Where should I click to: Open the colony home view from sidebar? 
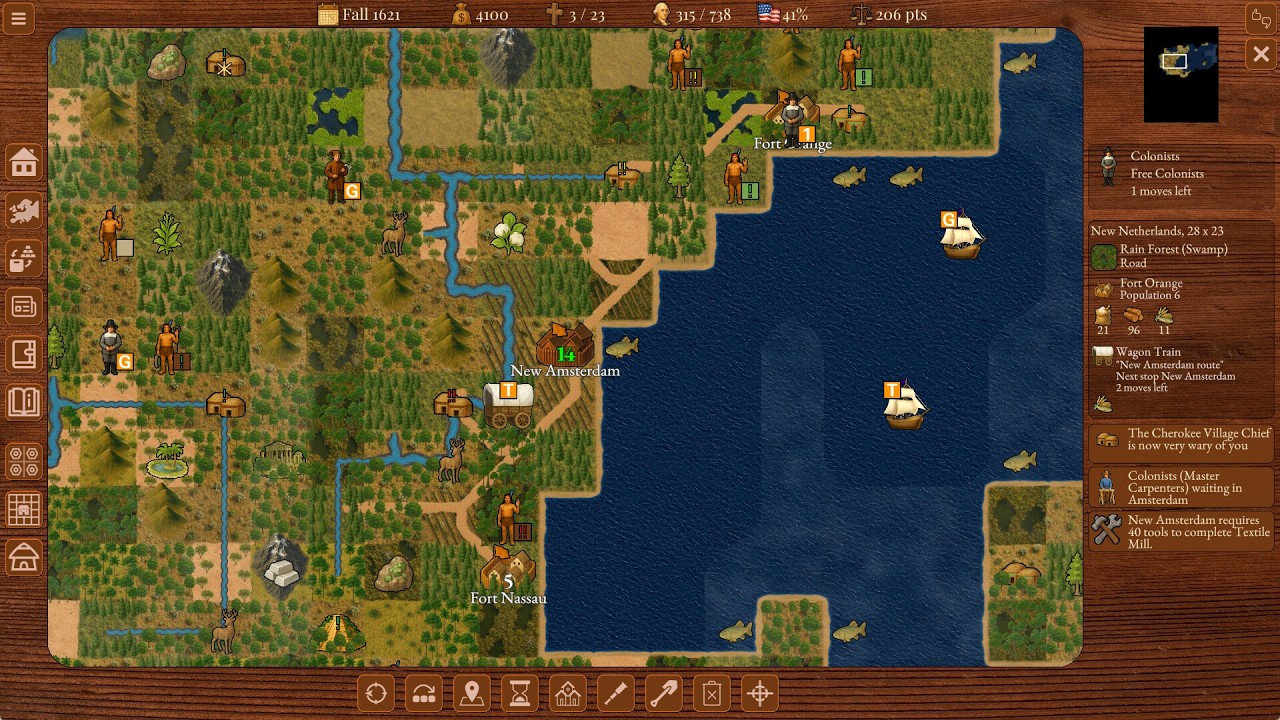pyautogui.click(x=24, y=162)
